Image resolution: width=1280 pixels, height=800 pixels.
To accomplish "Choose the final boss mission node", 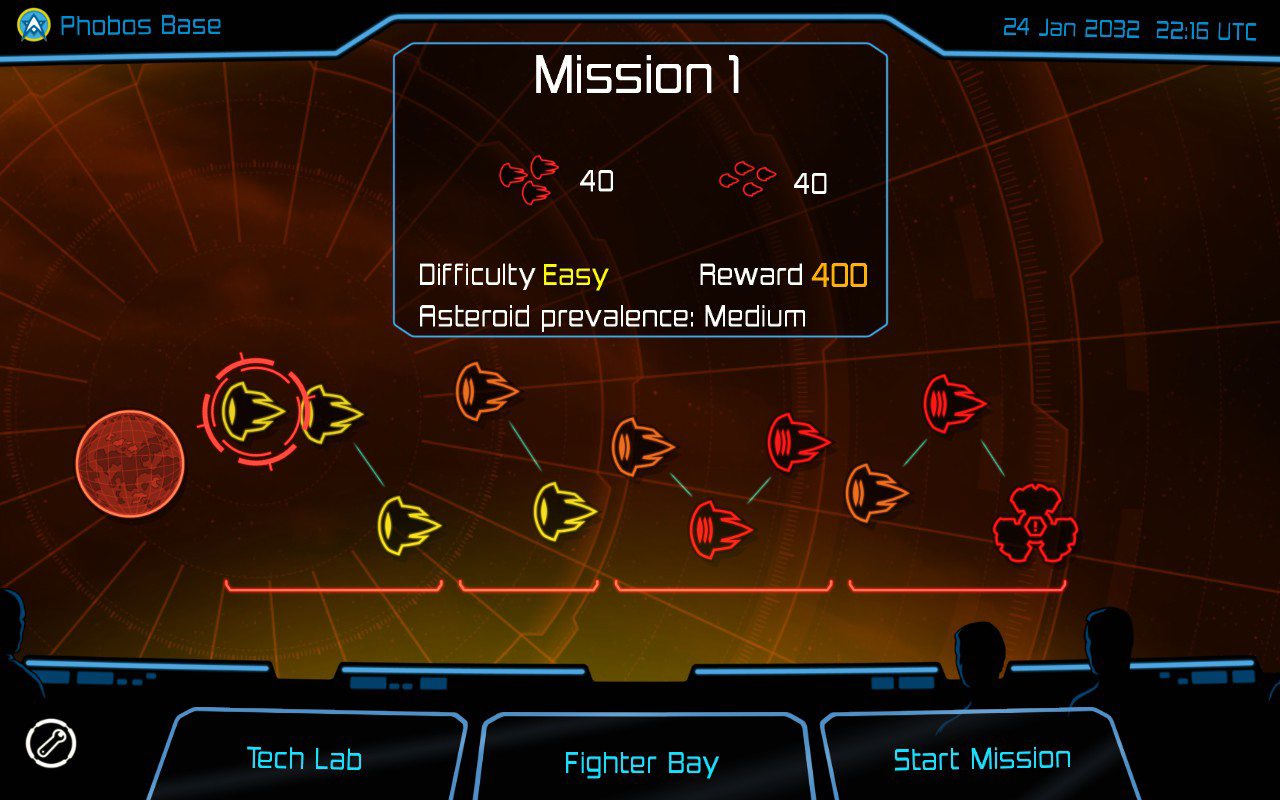I will coord(1035,523).
